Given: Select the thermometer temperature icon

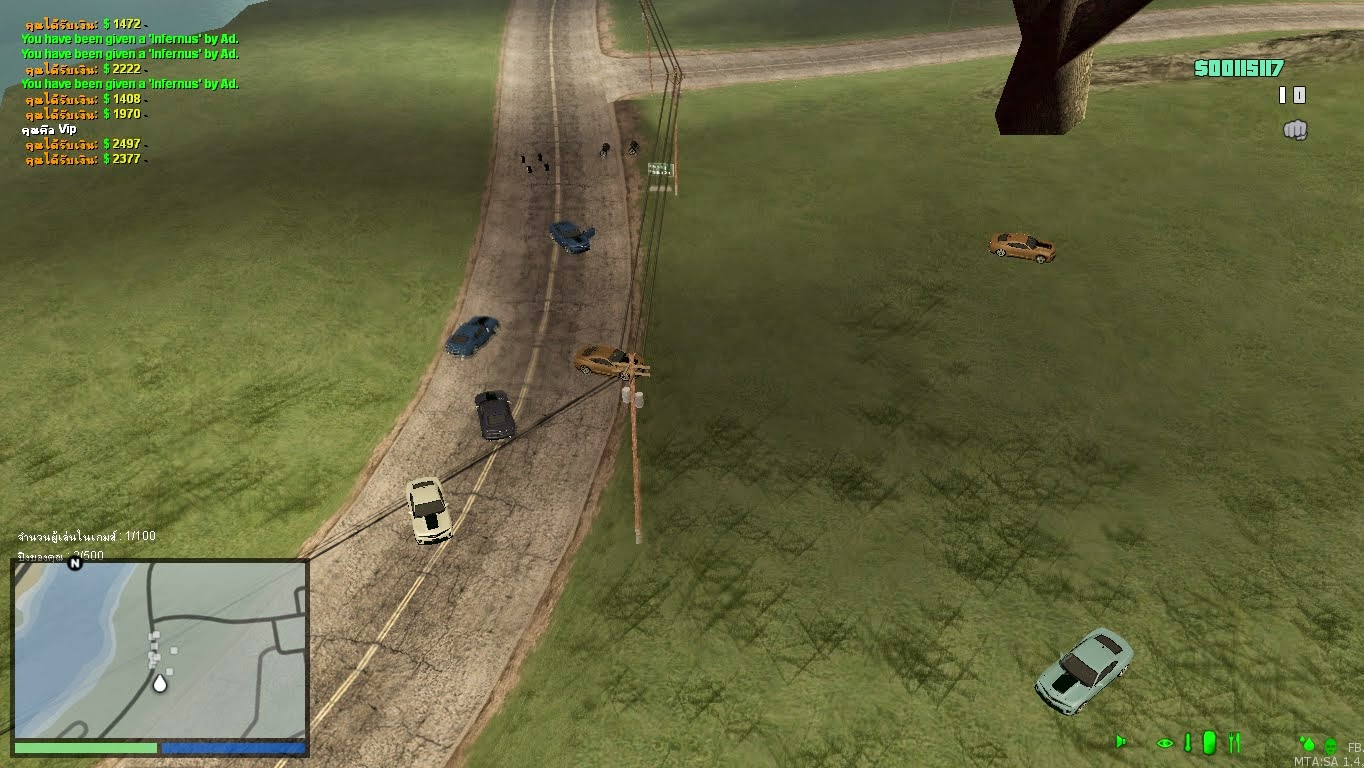Looking at the screenshot, I should (1188, 742).
